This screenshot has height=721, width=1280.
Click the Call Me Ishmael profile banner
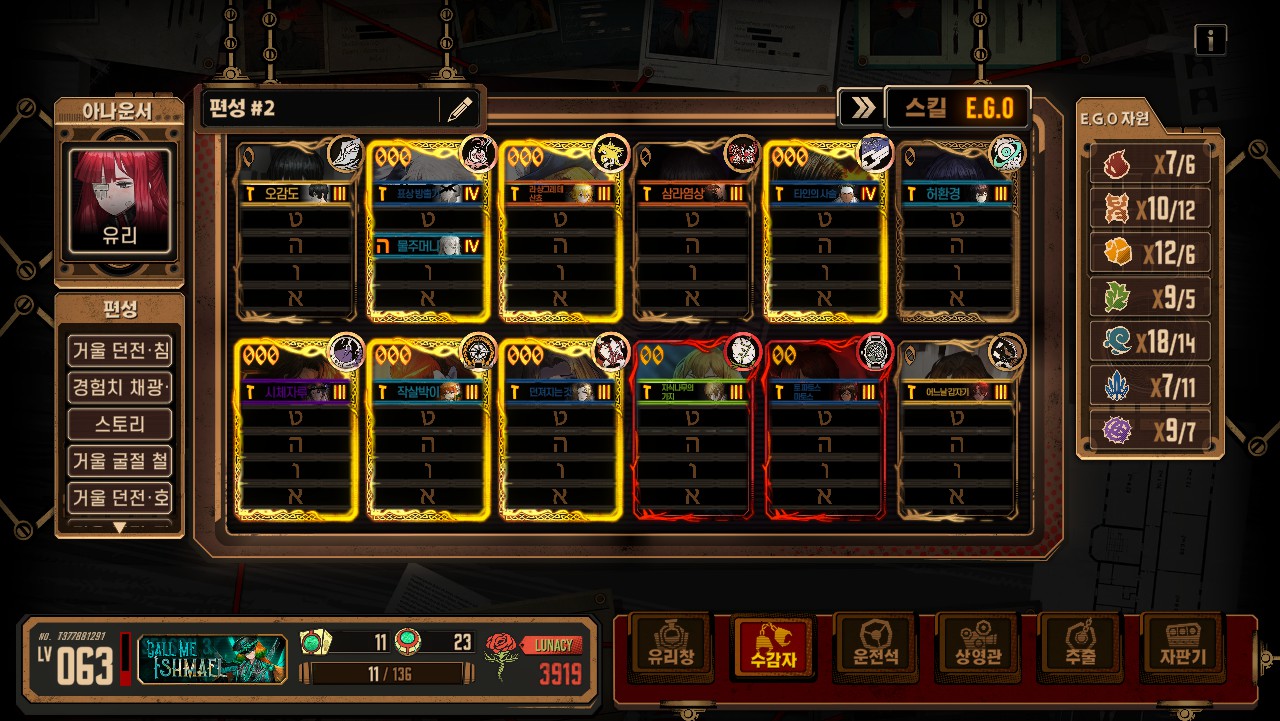click(212, 659)
